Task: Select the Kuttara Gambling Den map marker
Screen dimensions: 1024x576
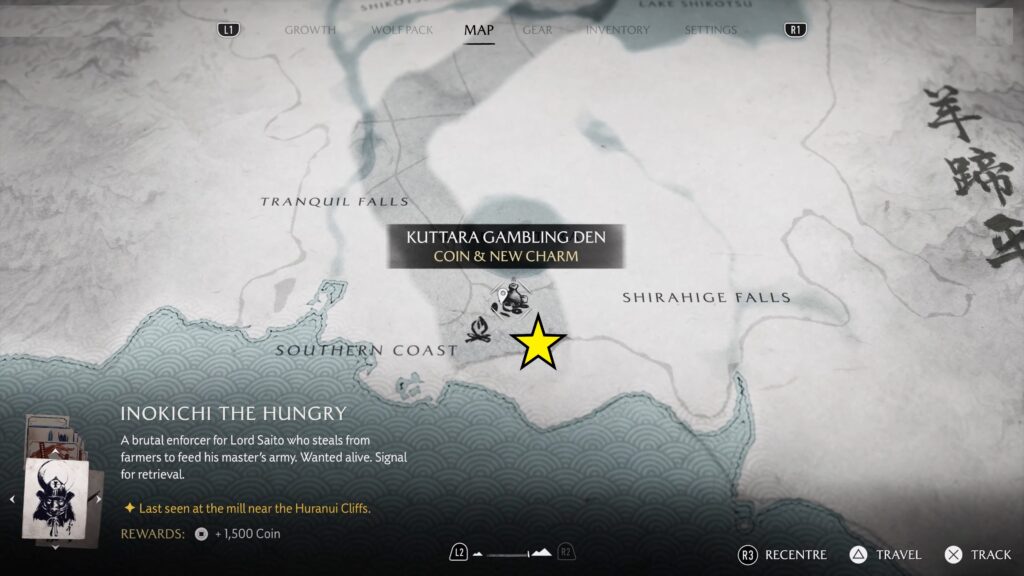Action: click(511, 298)
